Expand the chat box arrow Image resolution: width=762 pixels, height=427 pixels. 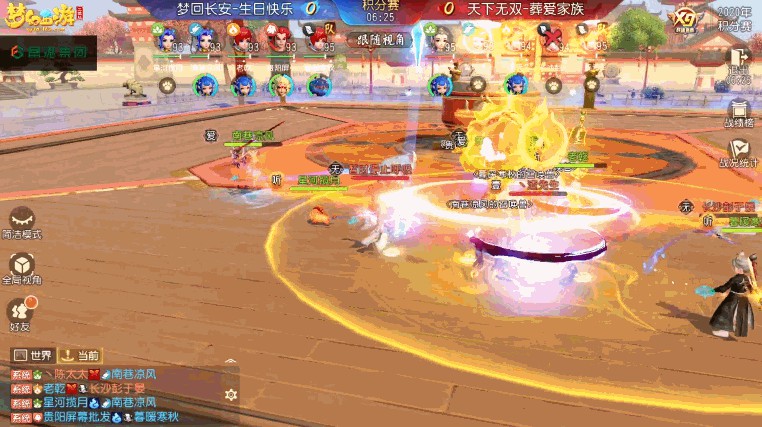click(x=231, y=361)
